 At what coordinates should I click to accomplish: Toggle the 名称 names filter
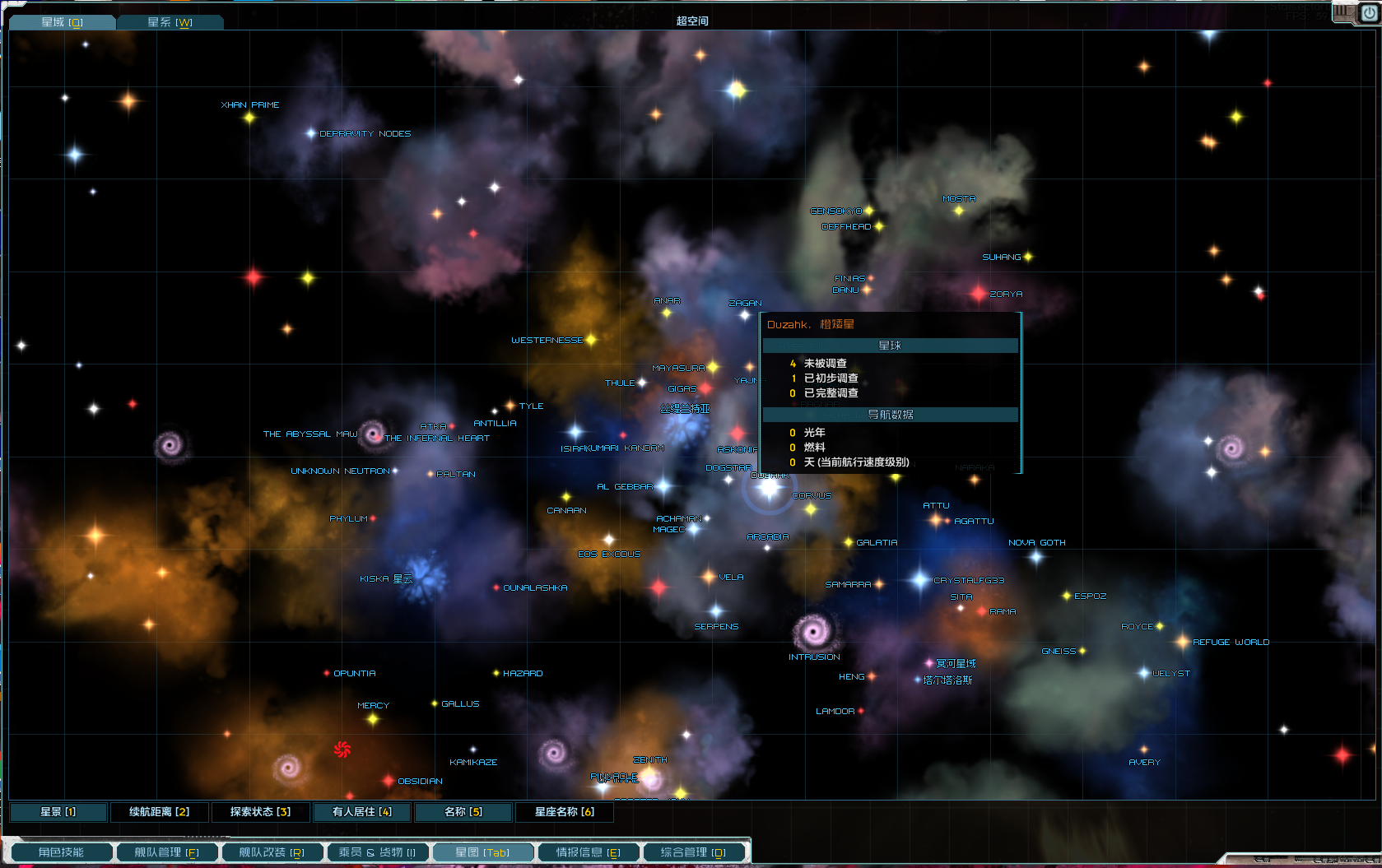463,812
